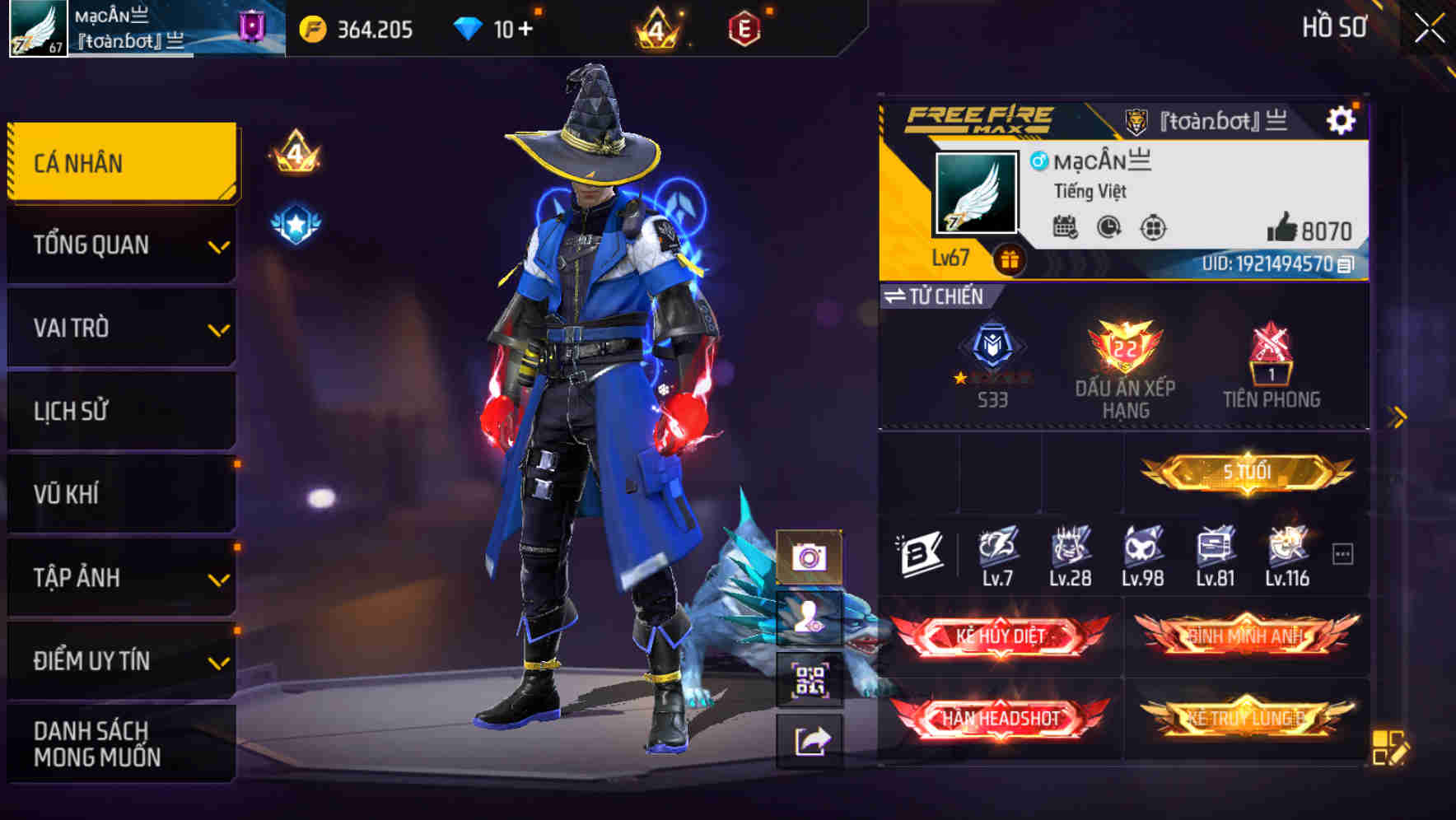This screenshot has height=820, width=1456.
Task: Open the TẬP ẢNH dropdown
Action: click(120, 577)
